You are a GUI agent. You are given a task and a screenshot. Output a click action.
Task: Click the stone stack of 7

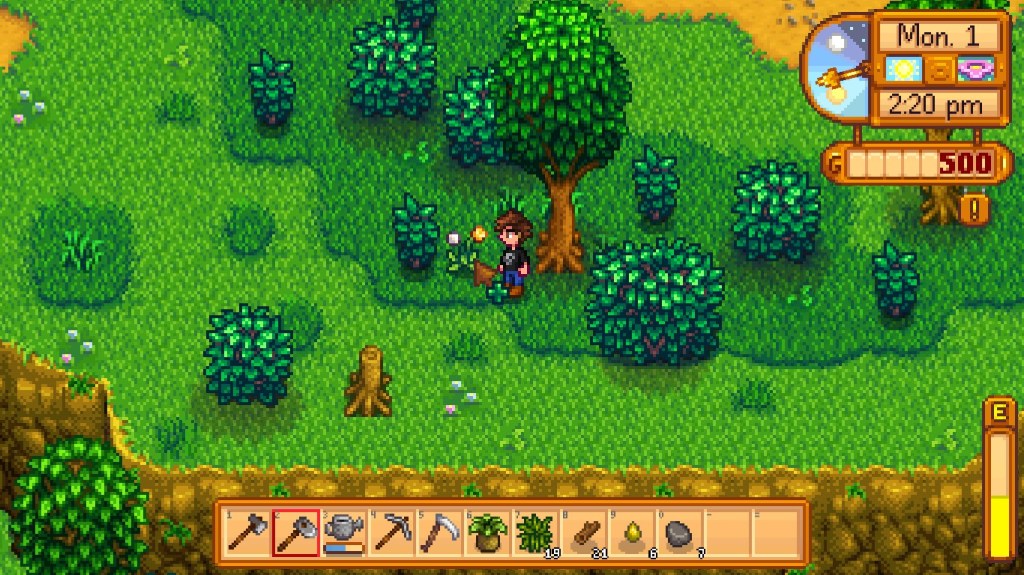pos(679,533)
